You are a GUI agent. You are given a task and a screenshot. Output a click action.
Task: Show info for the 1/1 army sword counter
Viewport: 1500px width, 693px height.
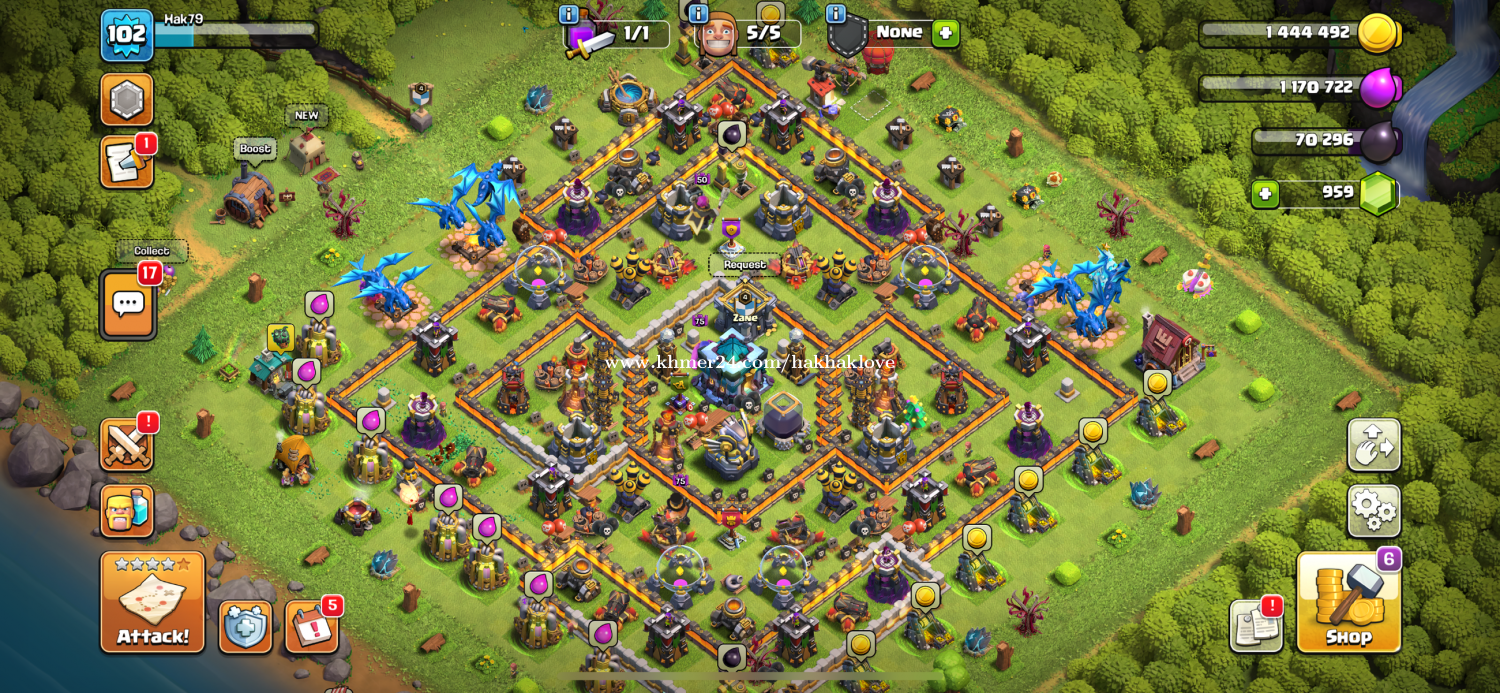point(569,15)
